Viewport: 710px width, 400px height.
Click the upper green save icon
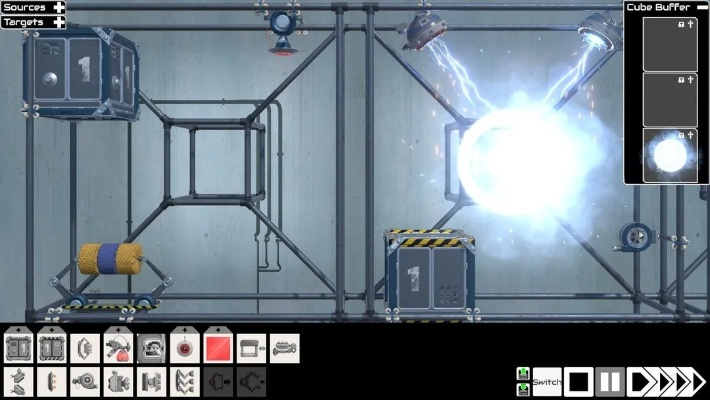(x=523, y=374)
